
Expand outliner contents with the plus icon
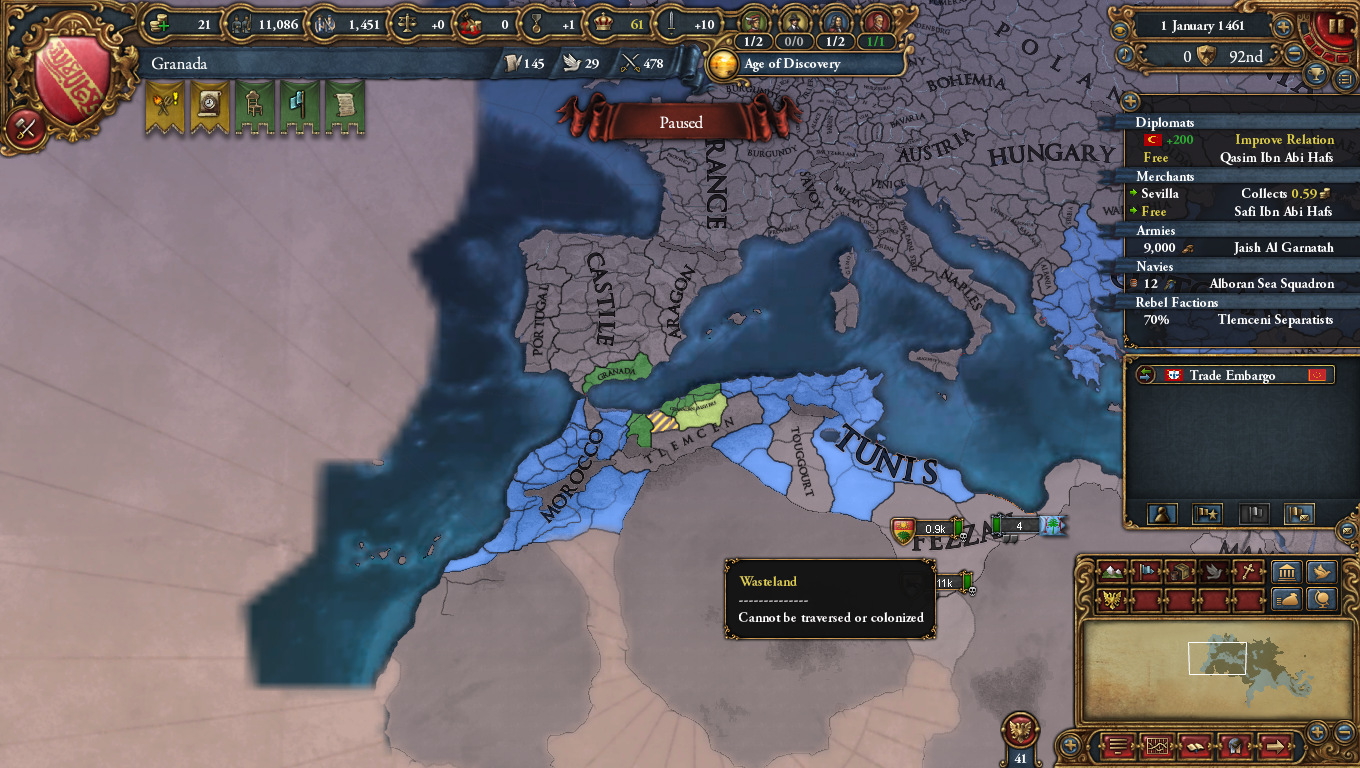click(1130, 101)
